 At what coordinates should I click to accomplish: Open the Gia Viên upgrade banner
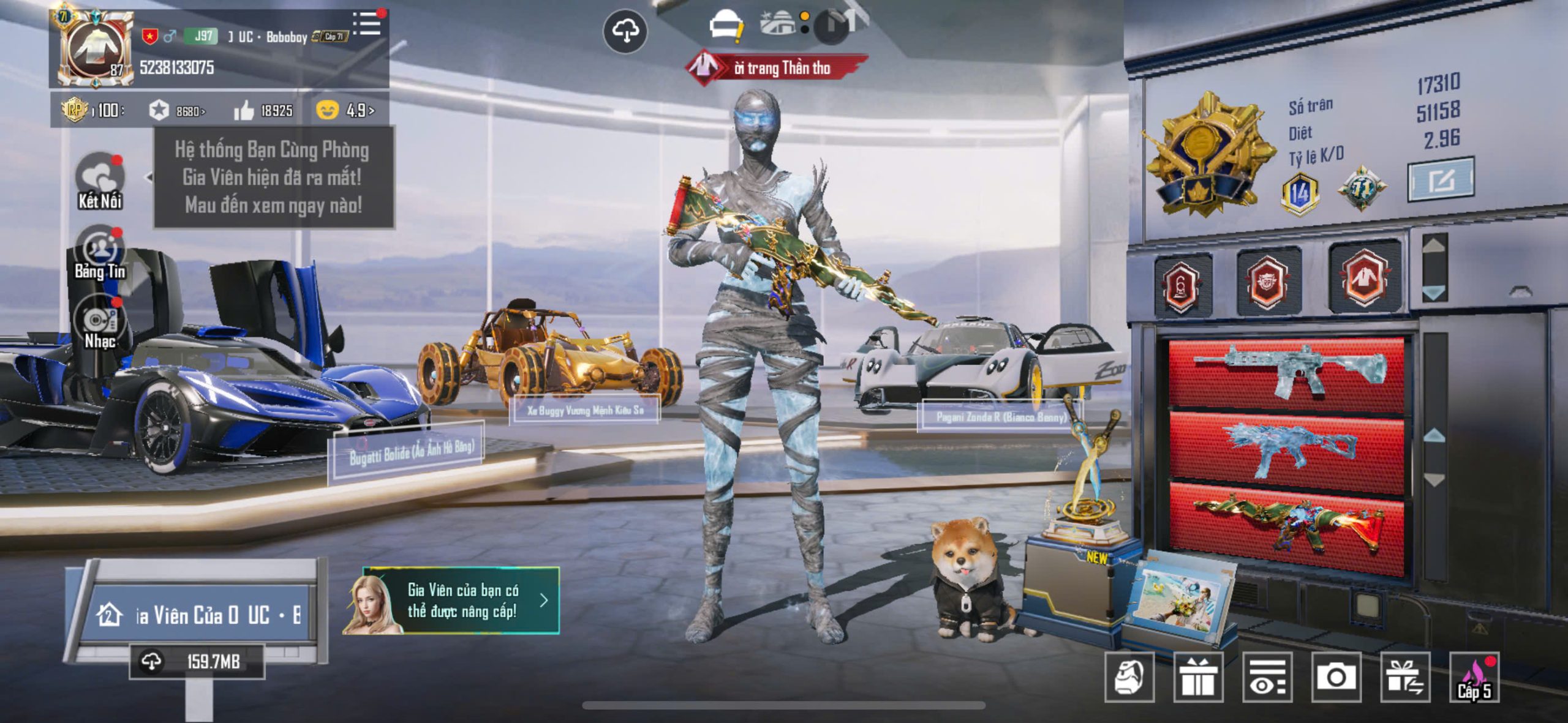(452, 601)
